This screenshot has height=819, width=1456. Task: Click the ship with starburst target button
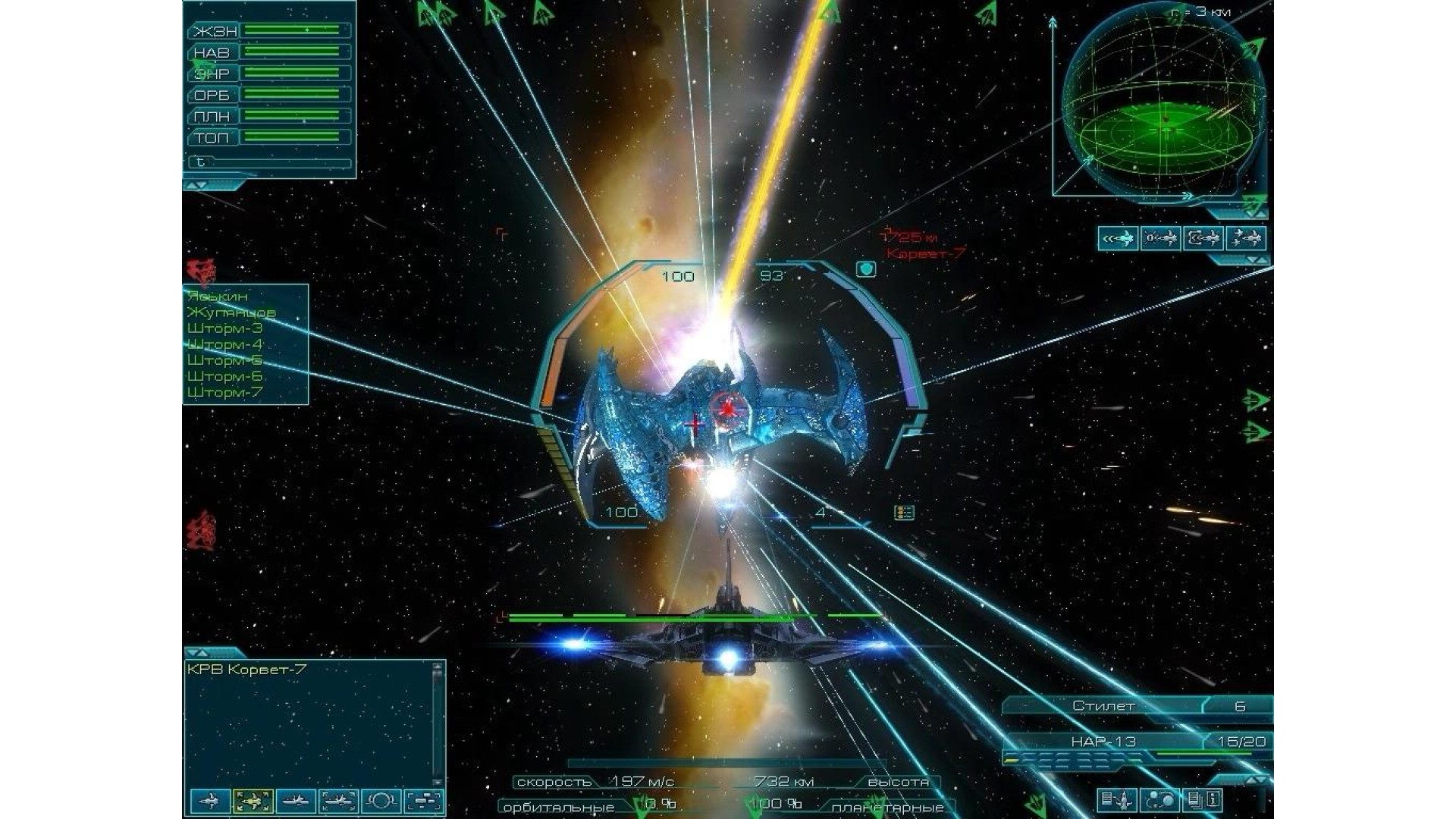pos(1160,239)
